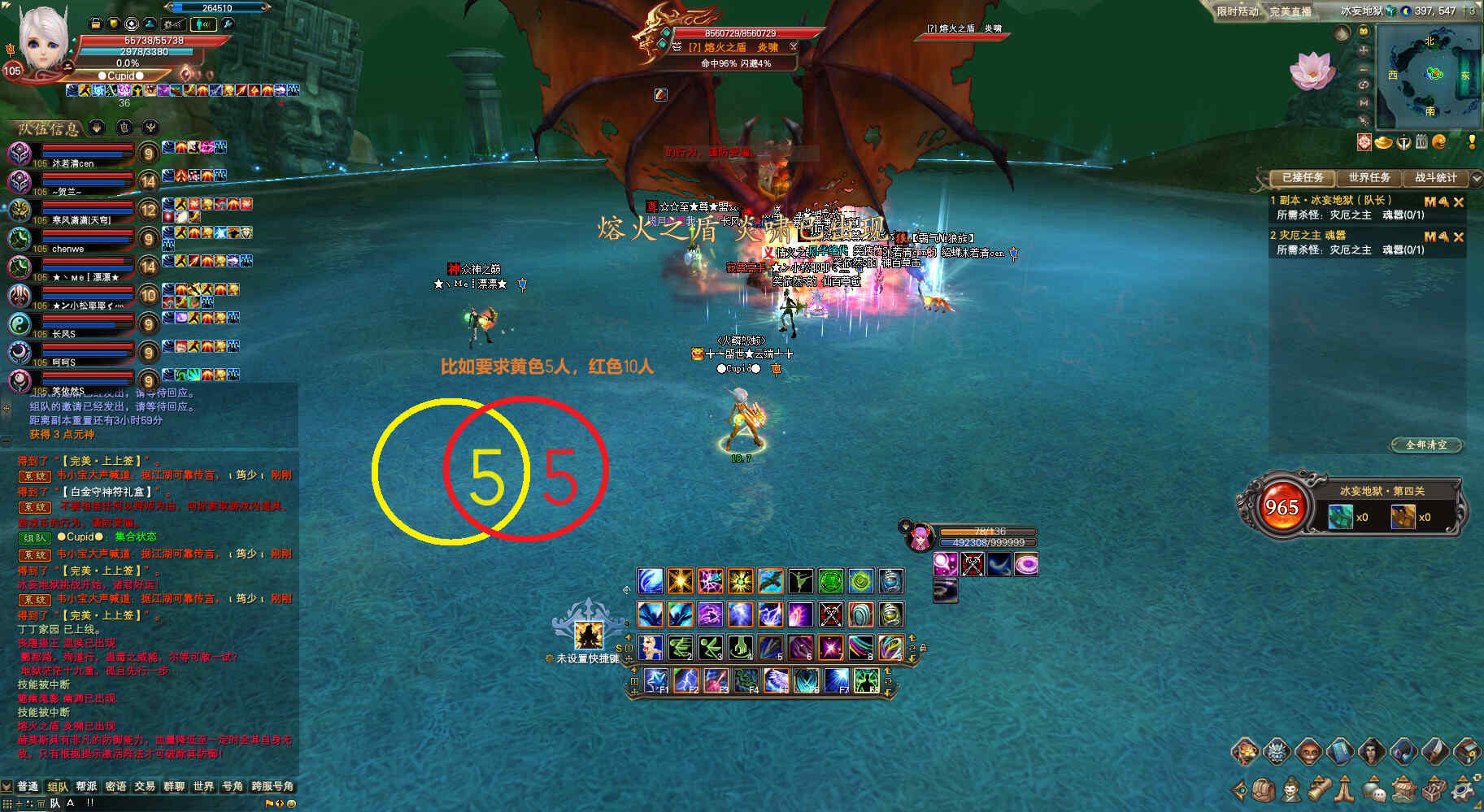Open the gold ingot shop icon

[x=1383, y=142]
